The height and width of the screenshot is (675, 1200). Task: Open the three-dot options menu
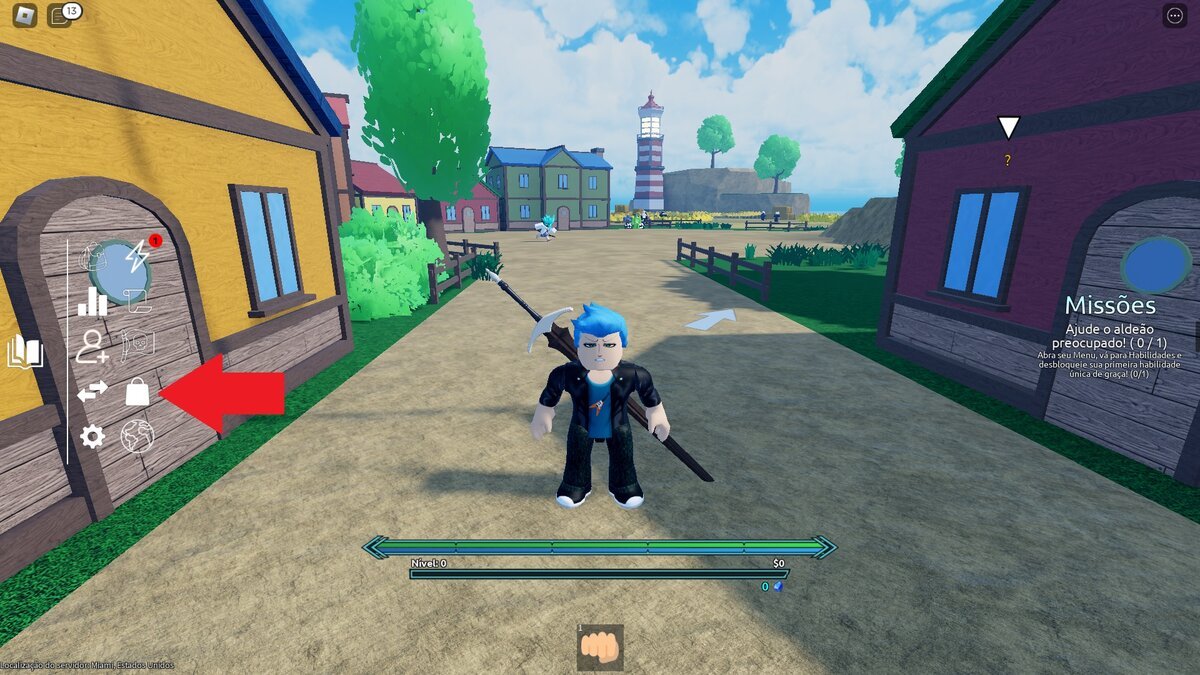[x=1174, y=15]
